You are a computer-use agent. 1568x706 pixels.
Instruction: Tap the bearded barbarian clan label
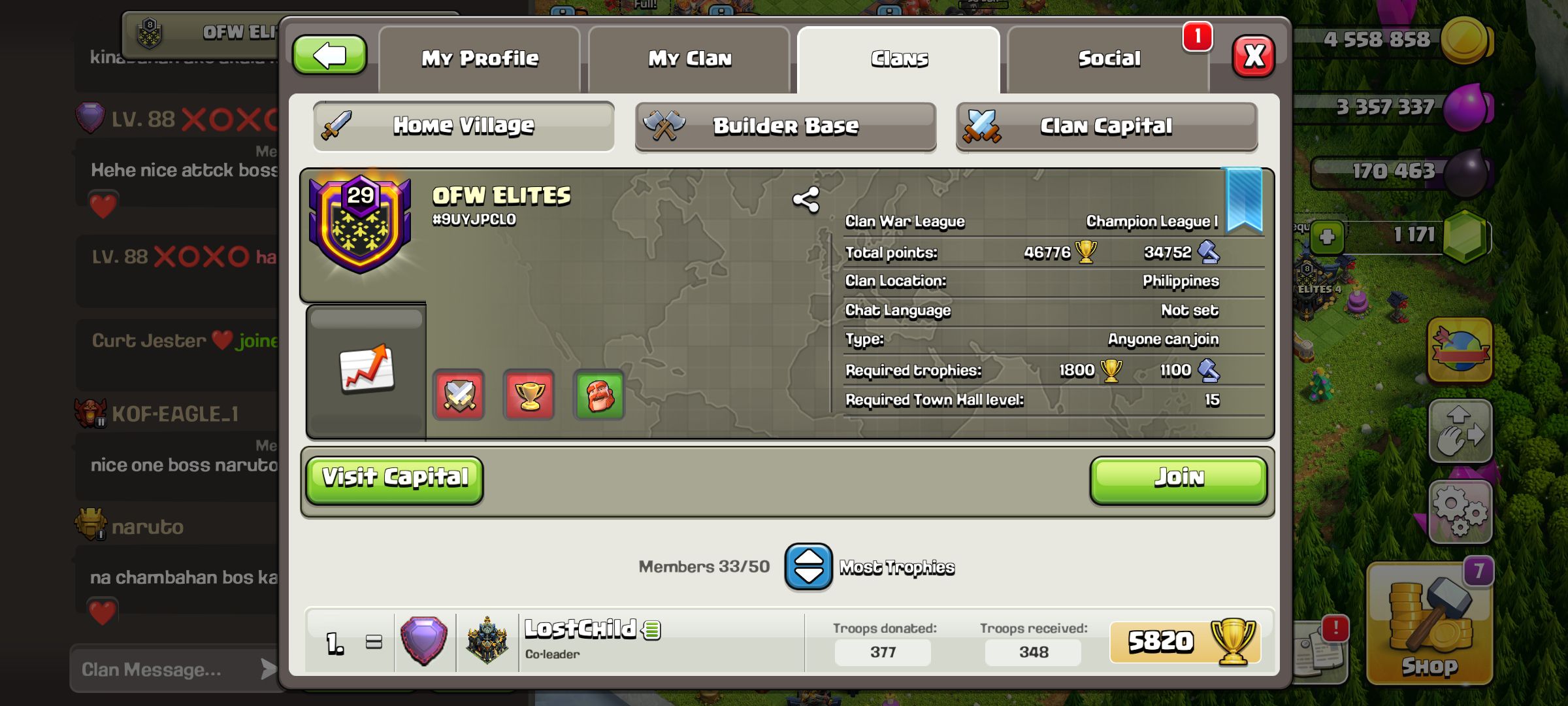tap(599, 395)
